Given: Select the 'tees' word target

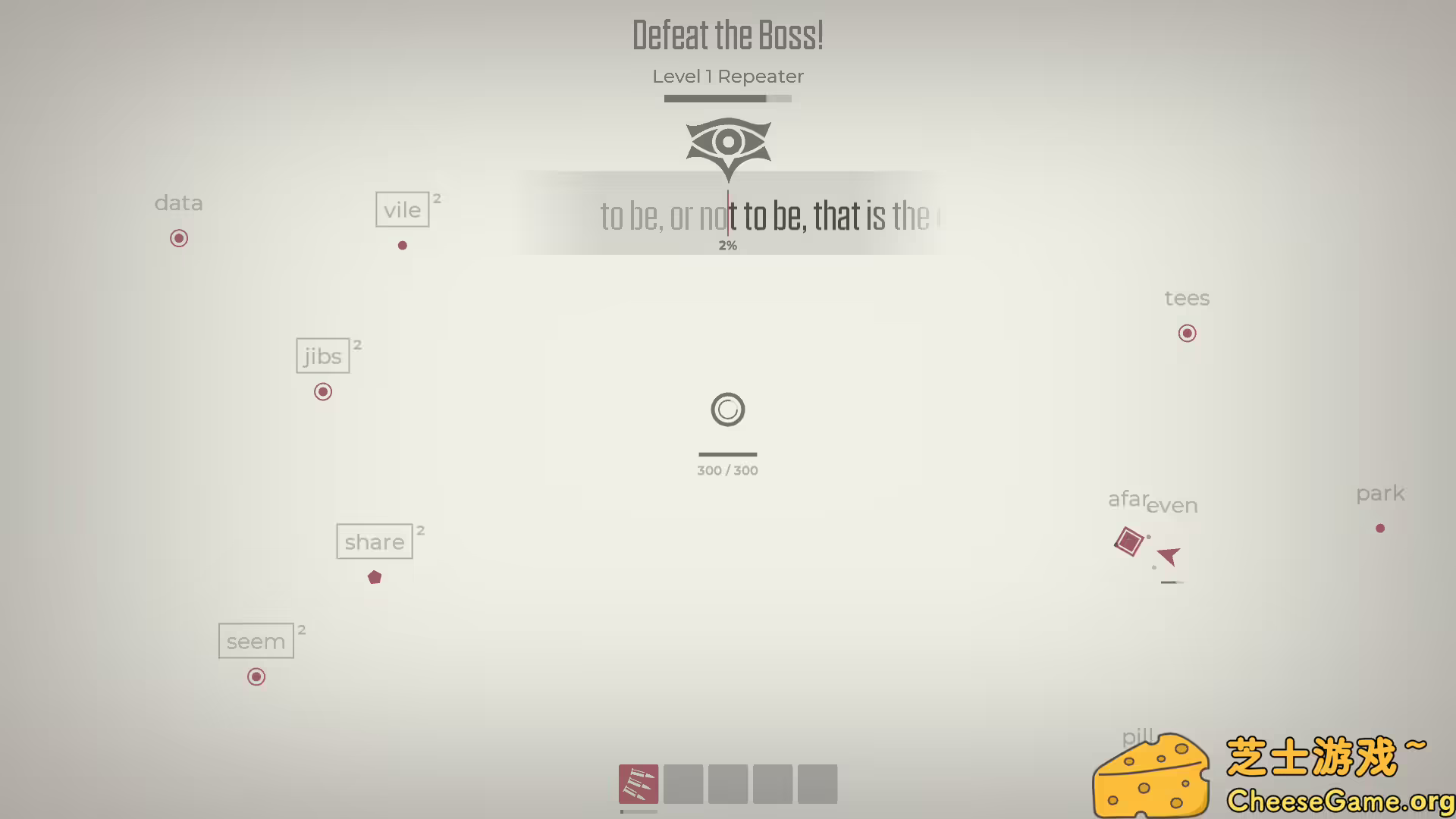Looking at the screenshot, I should (x=1186, y=298).
